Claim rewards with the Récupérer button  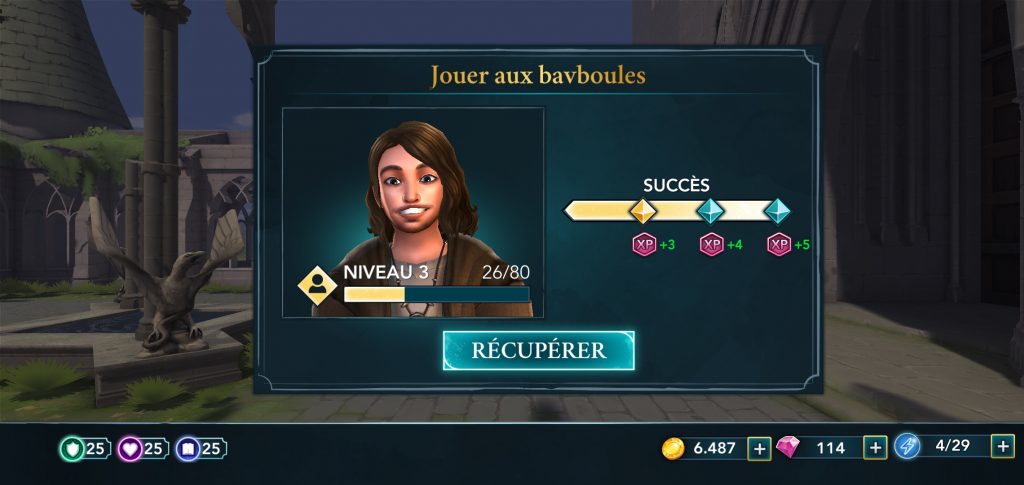[538, 350]
